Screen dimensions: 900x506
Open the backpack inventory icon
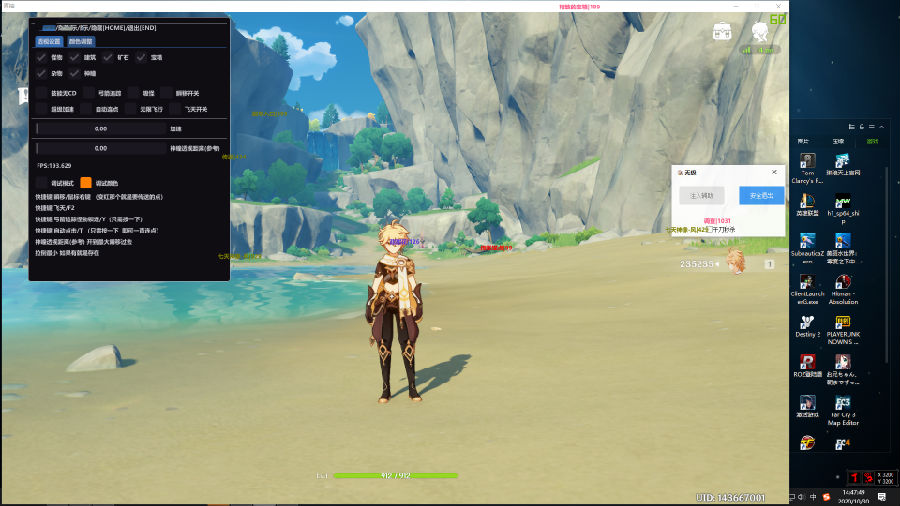point(722,31)
